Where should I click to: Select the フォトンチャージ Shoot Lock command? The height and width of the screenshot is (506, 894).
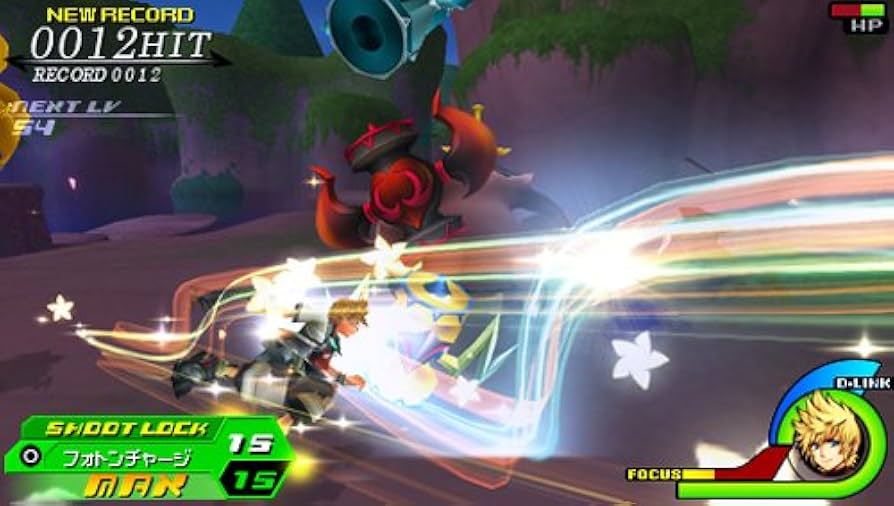point(126,456)
